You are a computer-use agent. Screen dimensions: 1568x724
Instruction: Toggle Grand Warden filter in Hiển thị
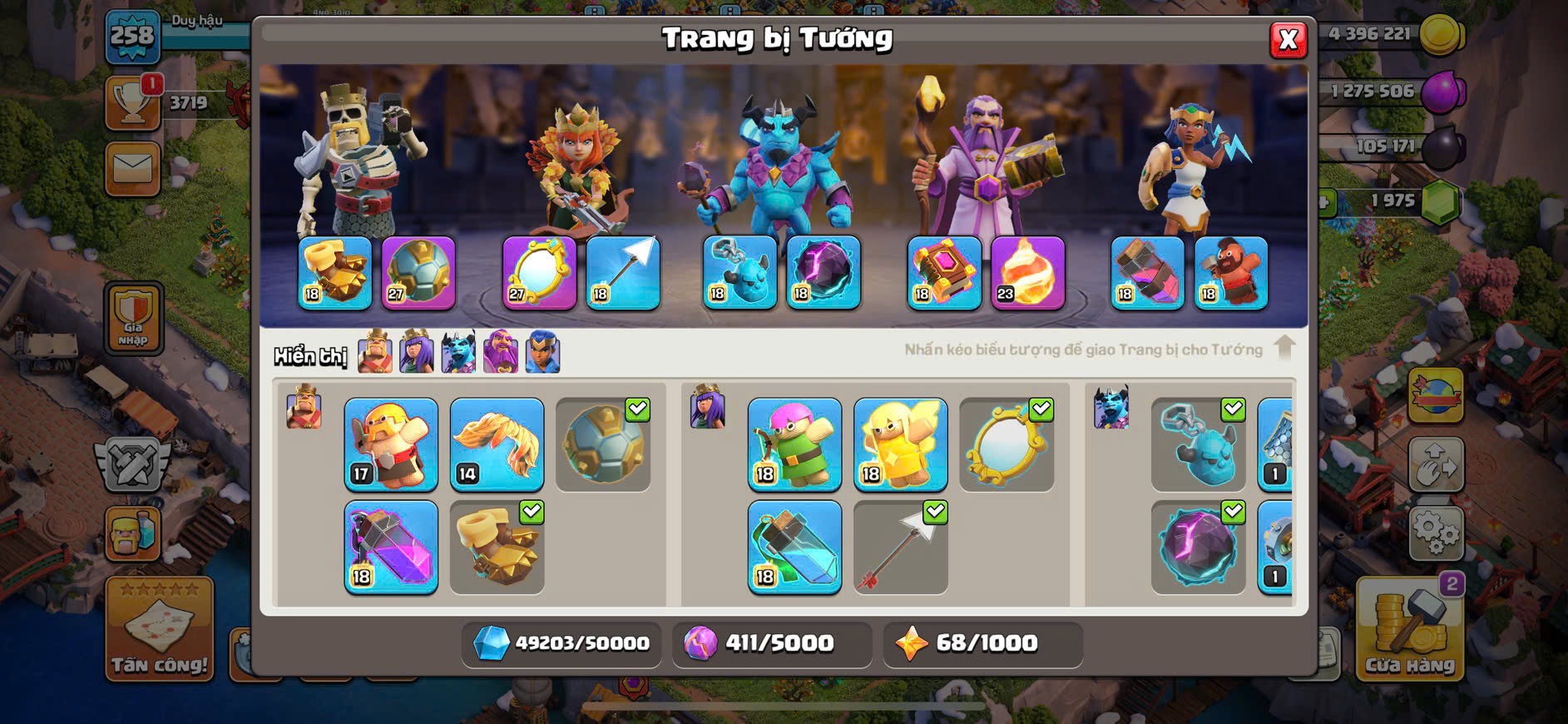click(501, 352)
